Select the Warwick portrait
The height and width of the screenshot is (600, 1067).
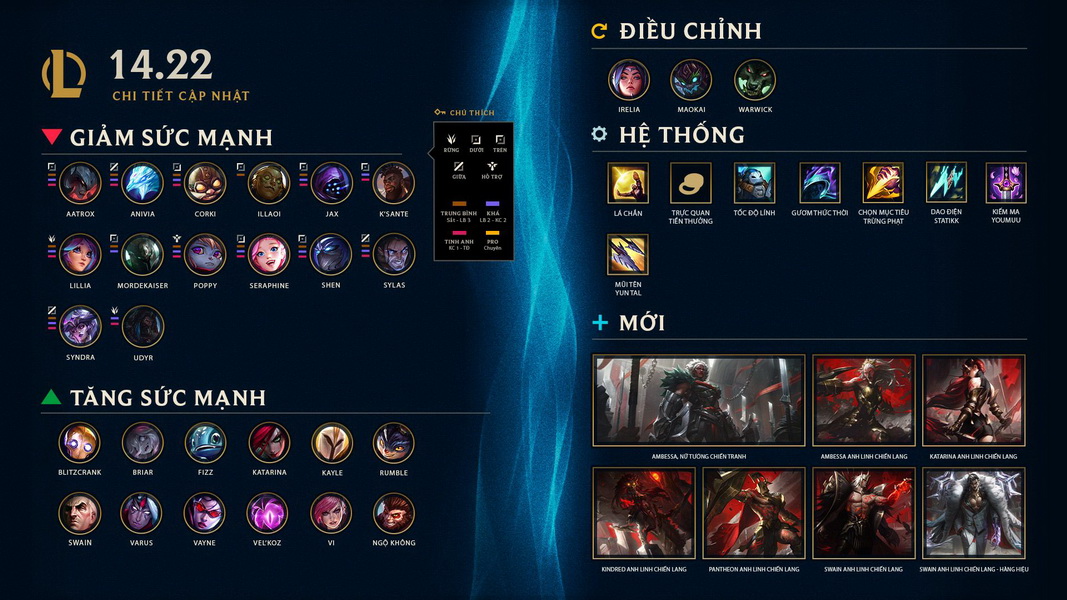tap(755, 80)
